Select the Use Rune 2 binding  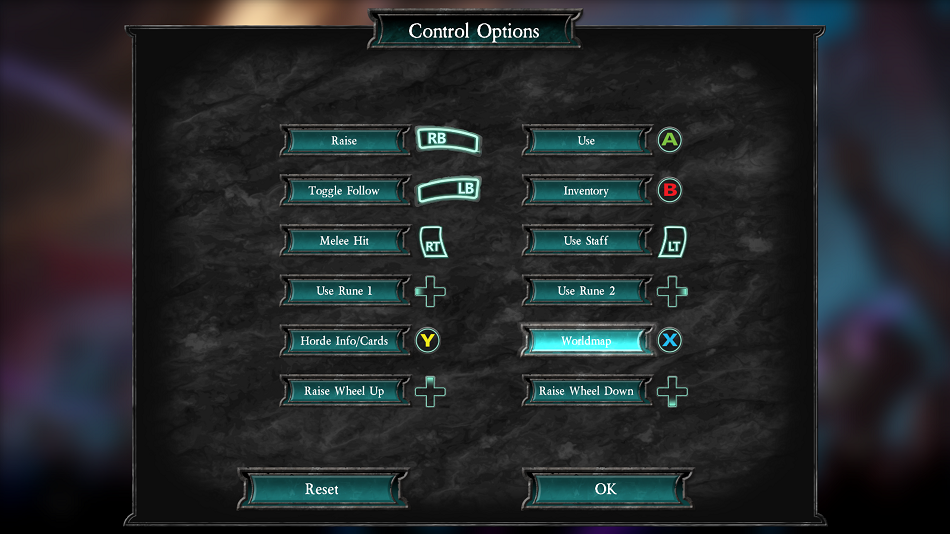point(586,291)
